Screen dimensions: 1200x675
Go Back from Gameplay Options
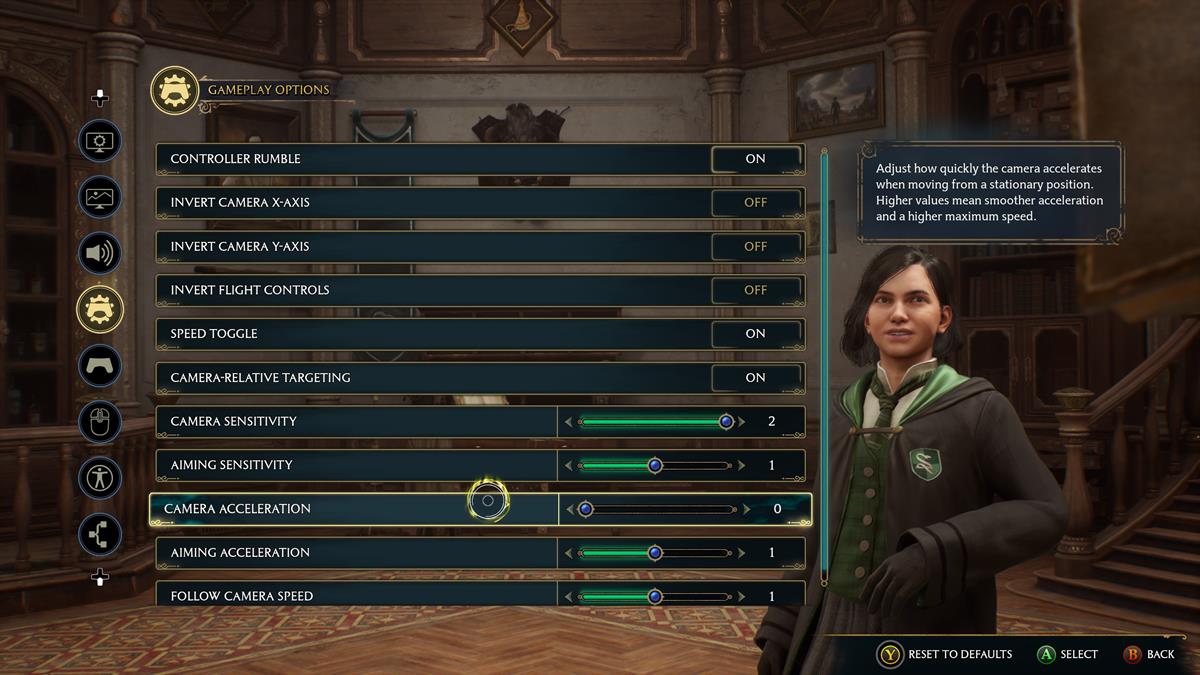tap(1148, 654)
